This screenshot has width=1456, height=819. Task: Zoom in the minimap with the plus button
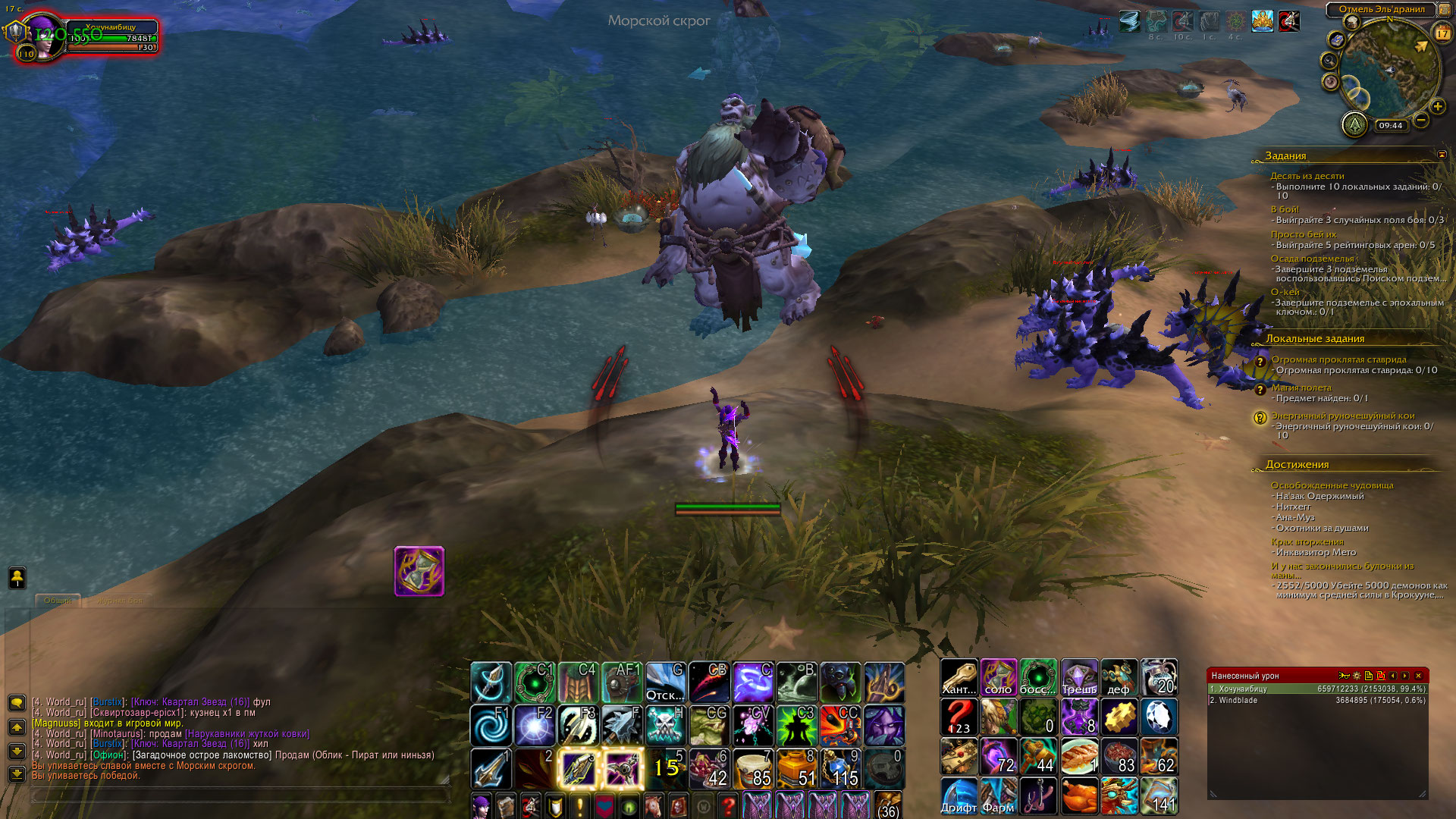1438,107
